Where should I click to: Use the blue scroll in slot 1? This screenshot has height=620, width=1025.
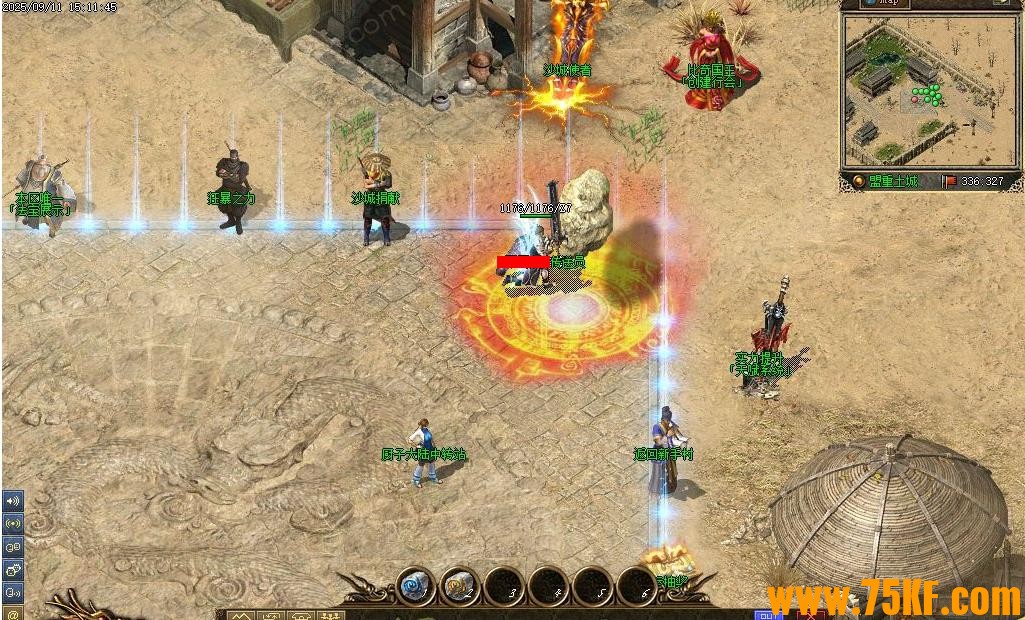415,584
